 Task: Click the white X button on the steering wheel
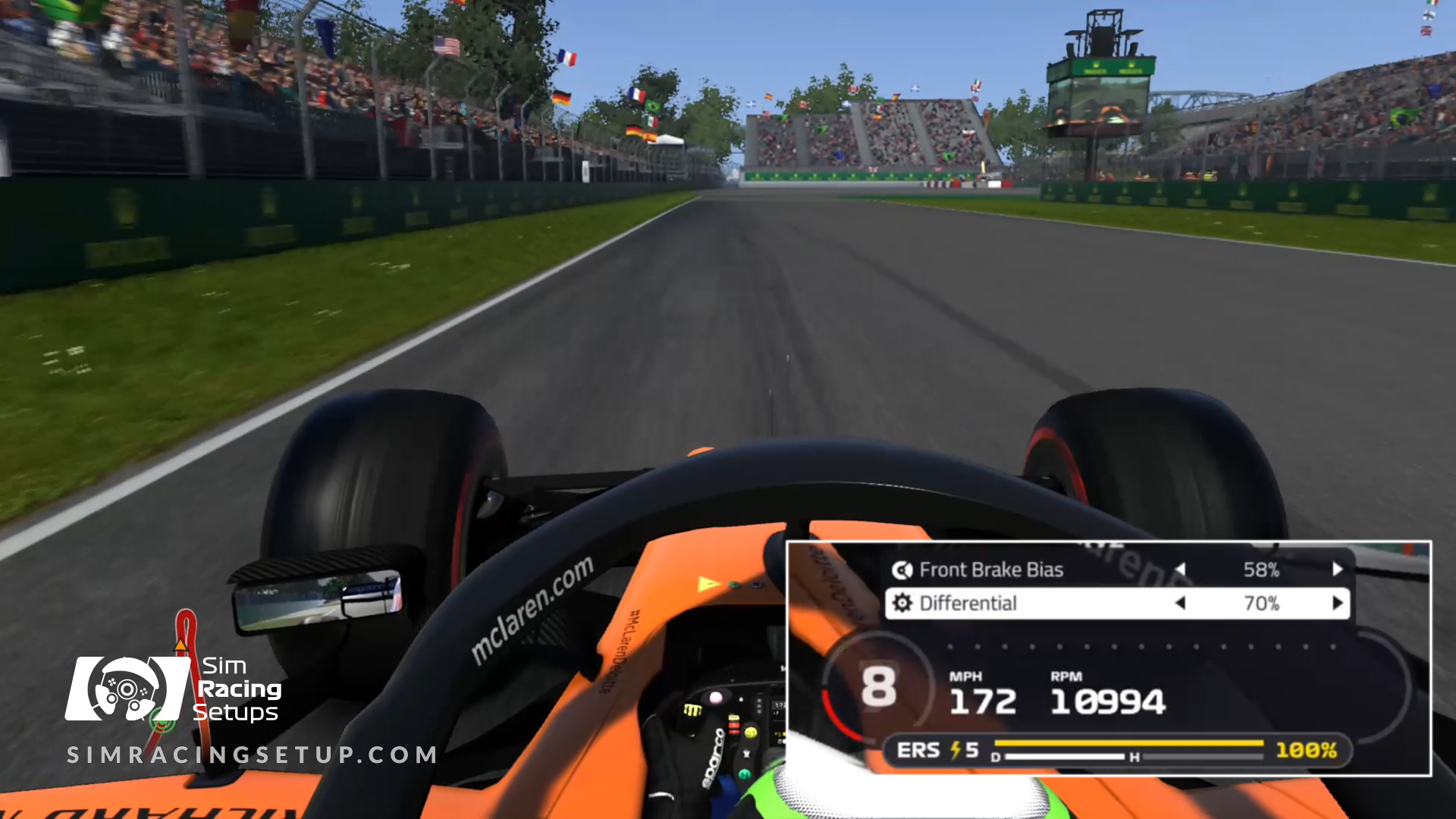click(x=748, y=755)
